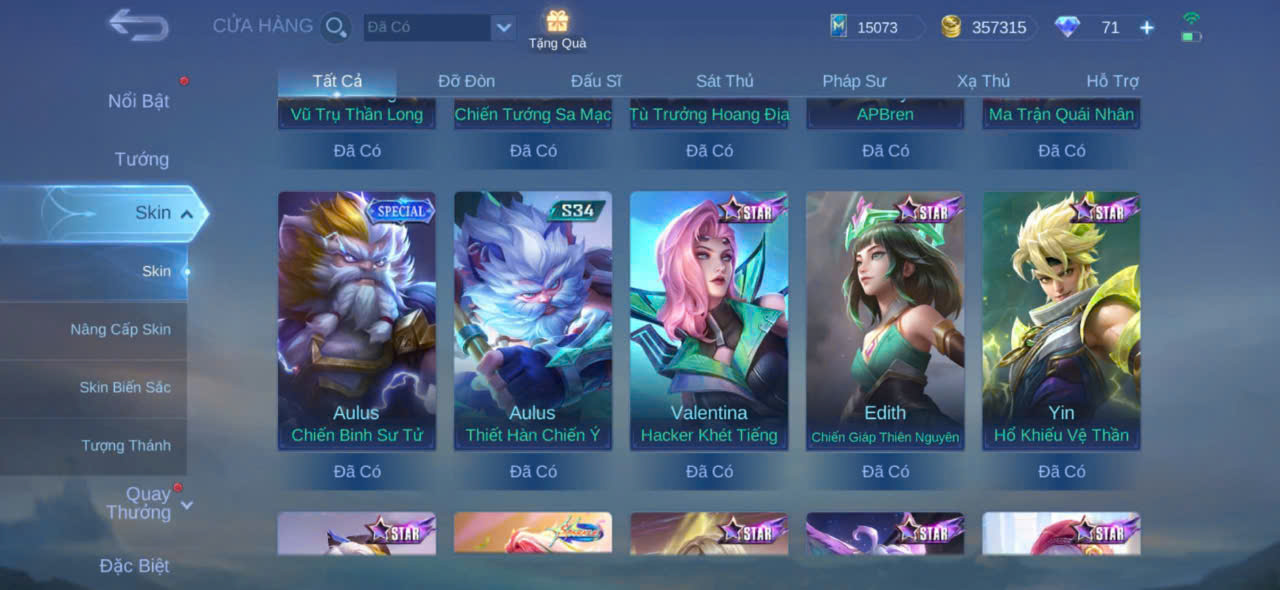
Task: Go to the Tướng menu section
Action: coord(141,159)
